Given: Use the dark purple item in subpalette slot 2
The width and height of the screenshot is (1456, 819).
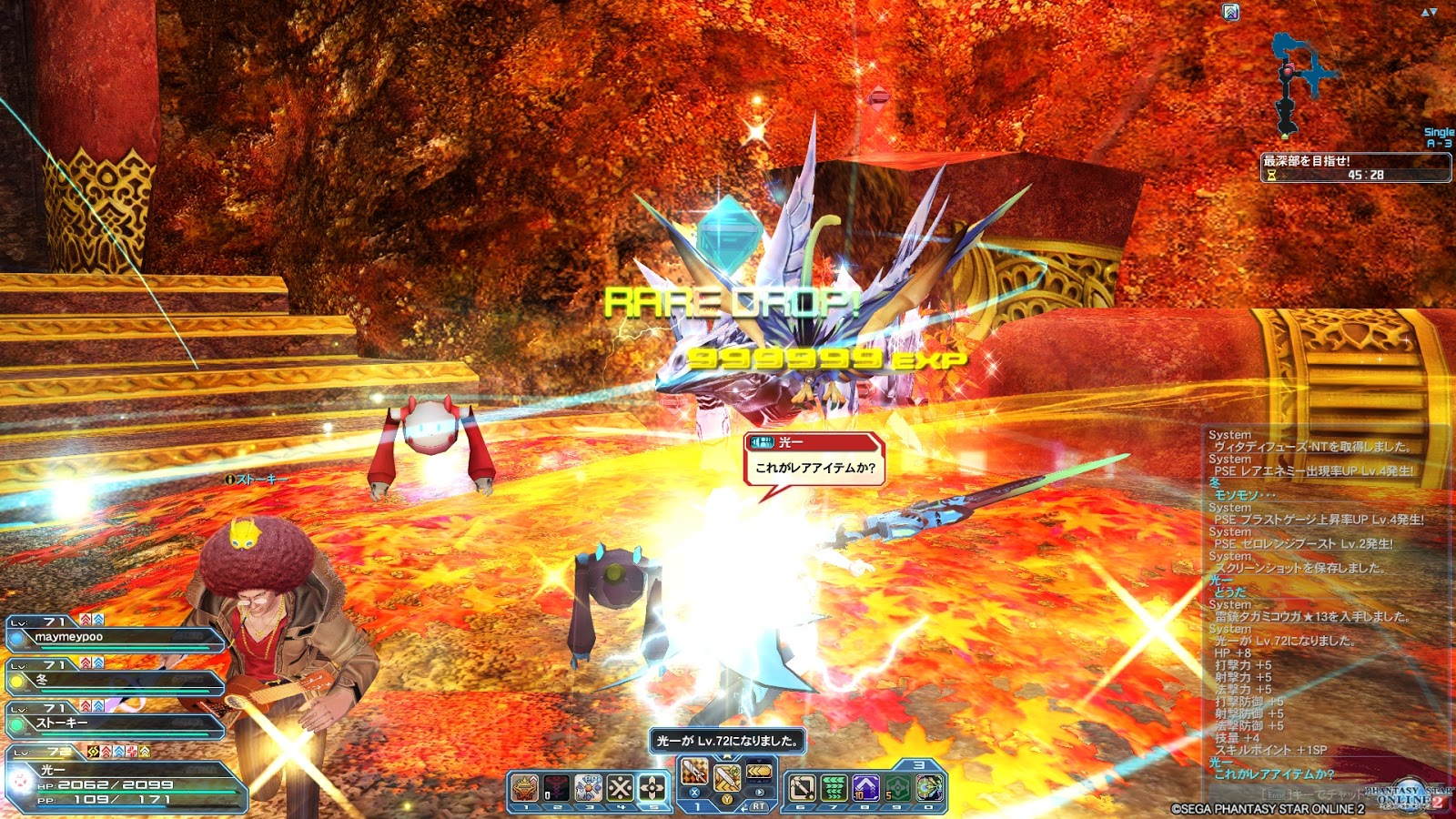Looking at the screenshot, I should pos(557,787).
